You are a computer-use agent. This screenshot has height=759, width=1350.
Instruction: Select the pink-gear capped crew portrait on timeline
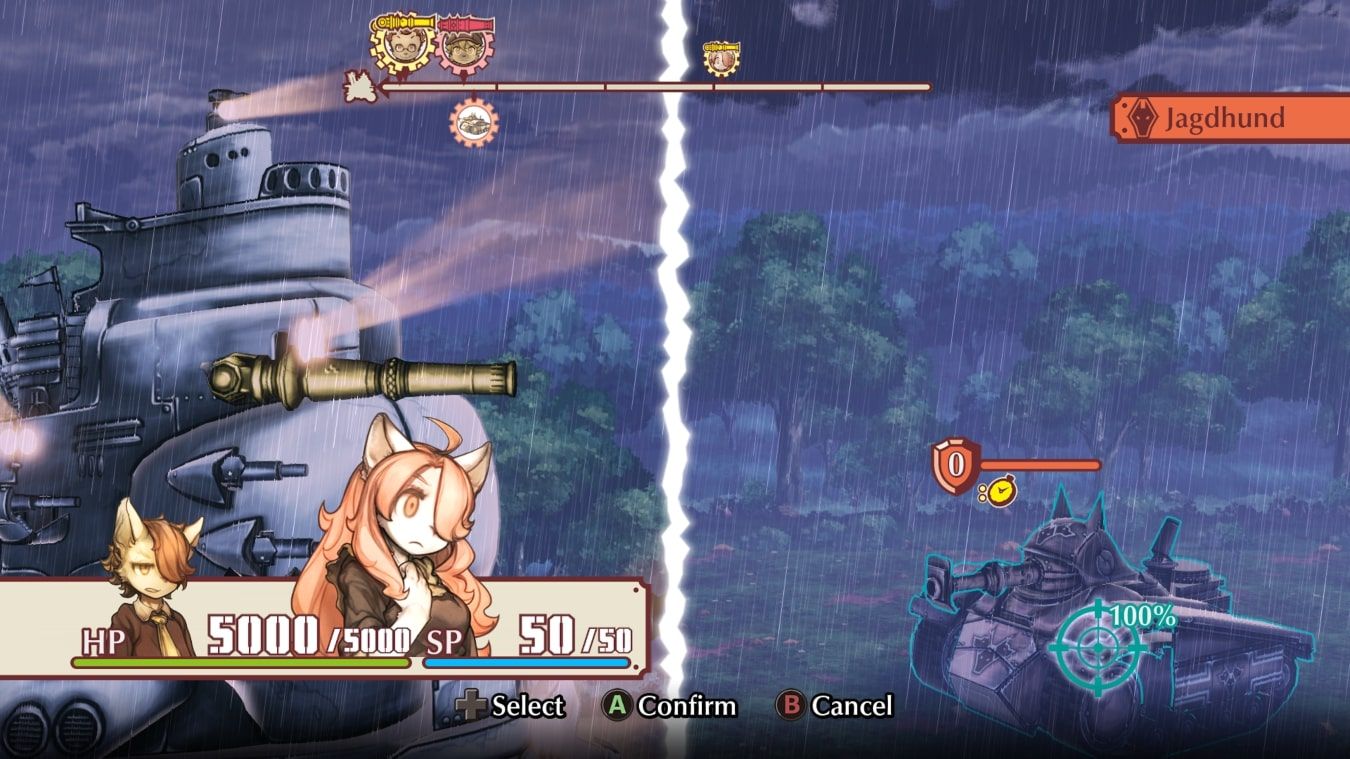pos(462,46)
